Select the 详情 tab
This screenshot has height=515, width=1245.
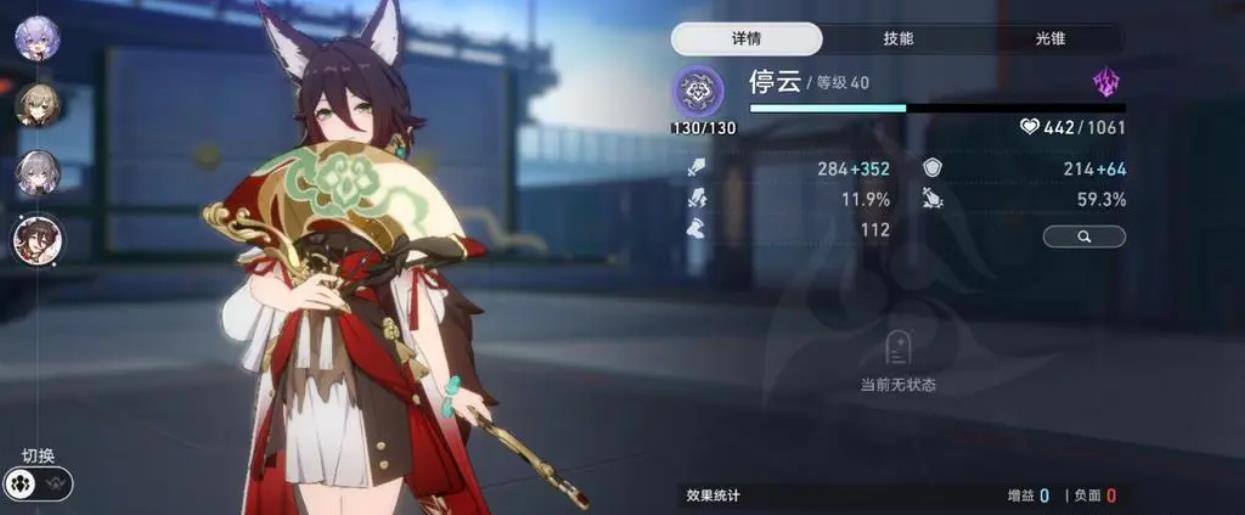coord(746,39)
